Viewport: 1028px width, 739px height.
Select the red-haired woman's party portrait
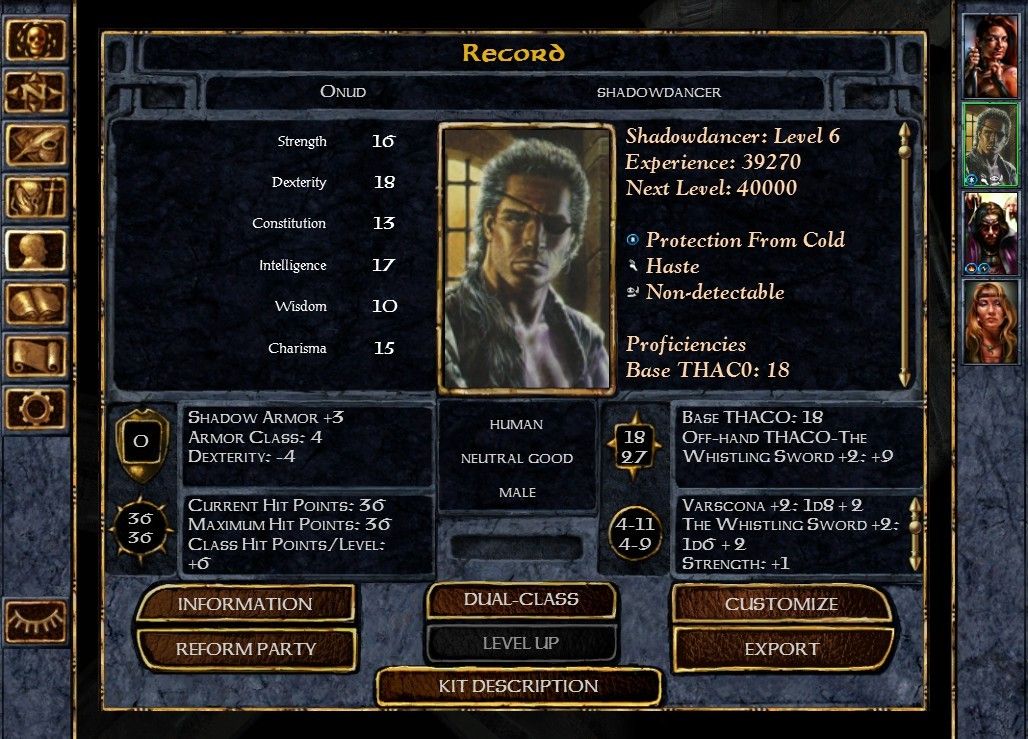990,56
